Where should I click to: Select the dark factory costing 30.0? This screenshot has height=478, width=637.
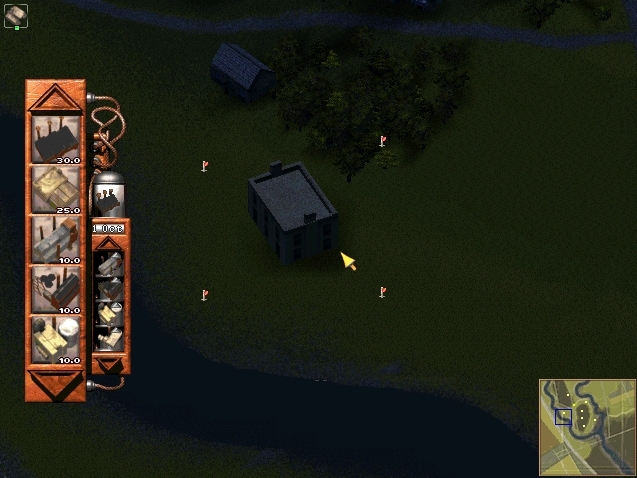click(56, 138)
